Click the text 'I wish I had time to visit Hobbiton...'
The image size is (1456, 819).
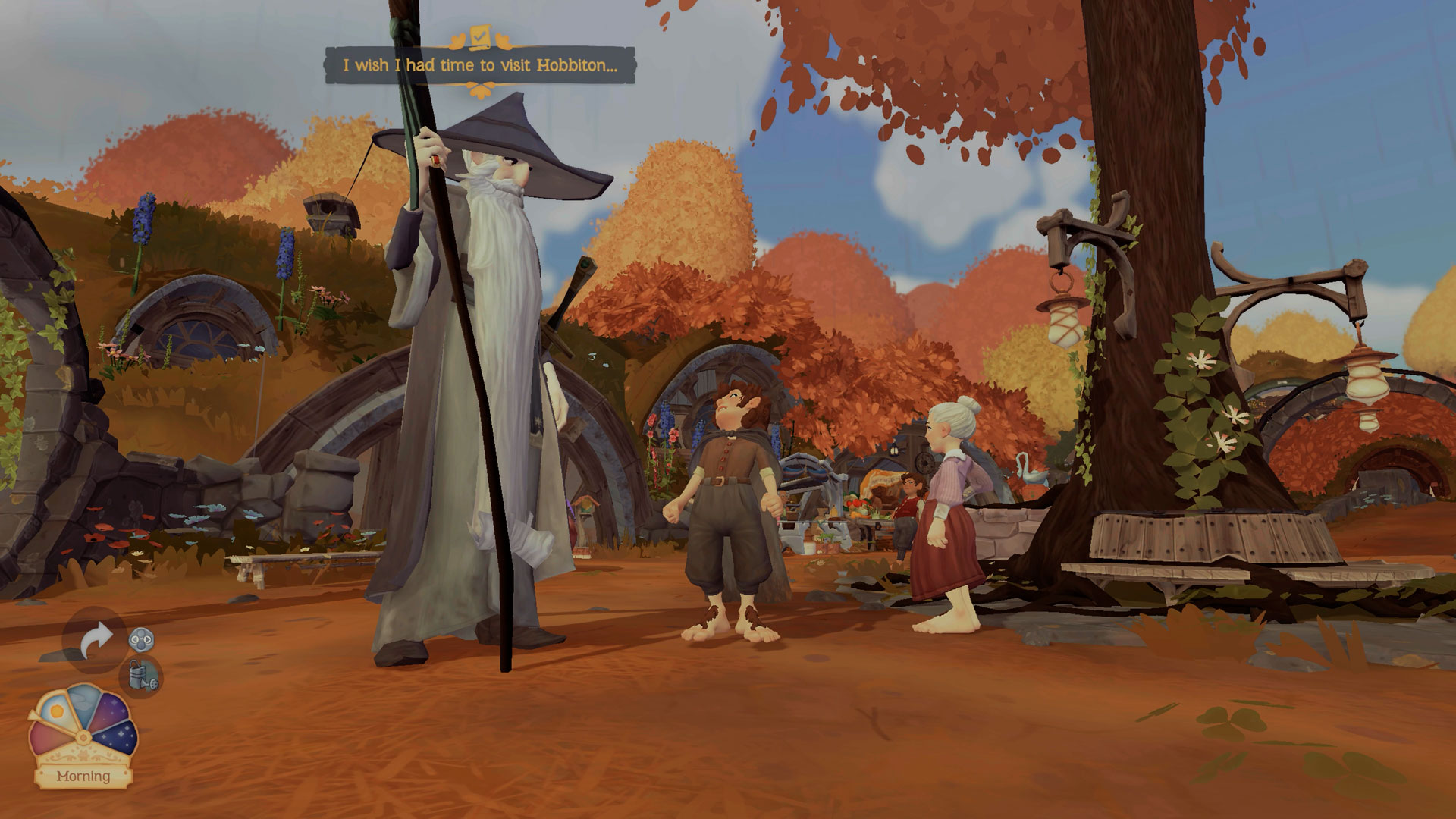click(482, 65)
